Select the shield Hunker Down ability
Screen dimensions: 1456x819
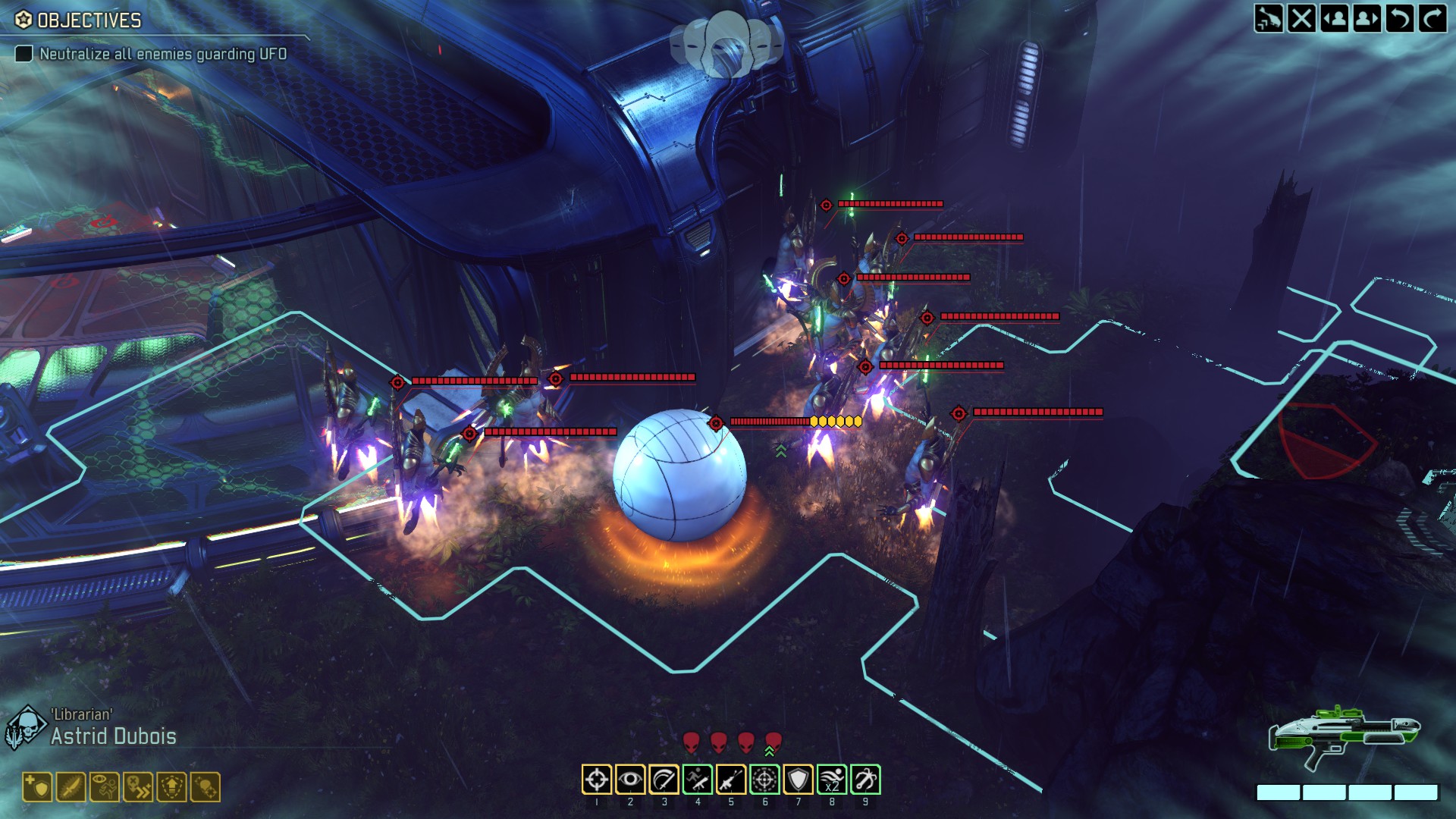[798, 780]
